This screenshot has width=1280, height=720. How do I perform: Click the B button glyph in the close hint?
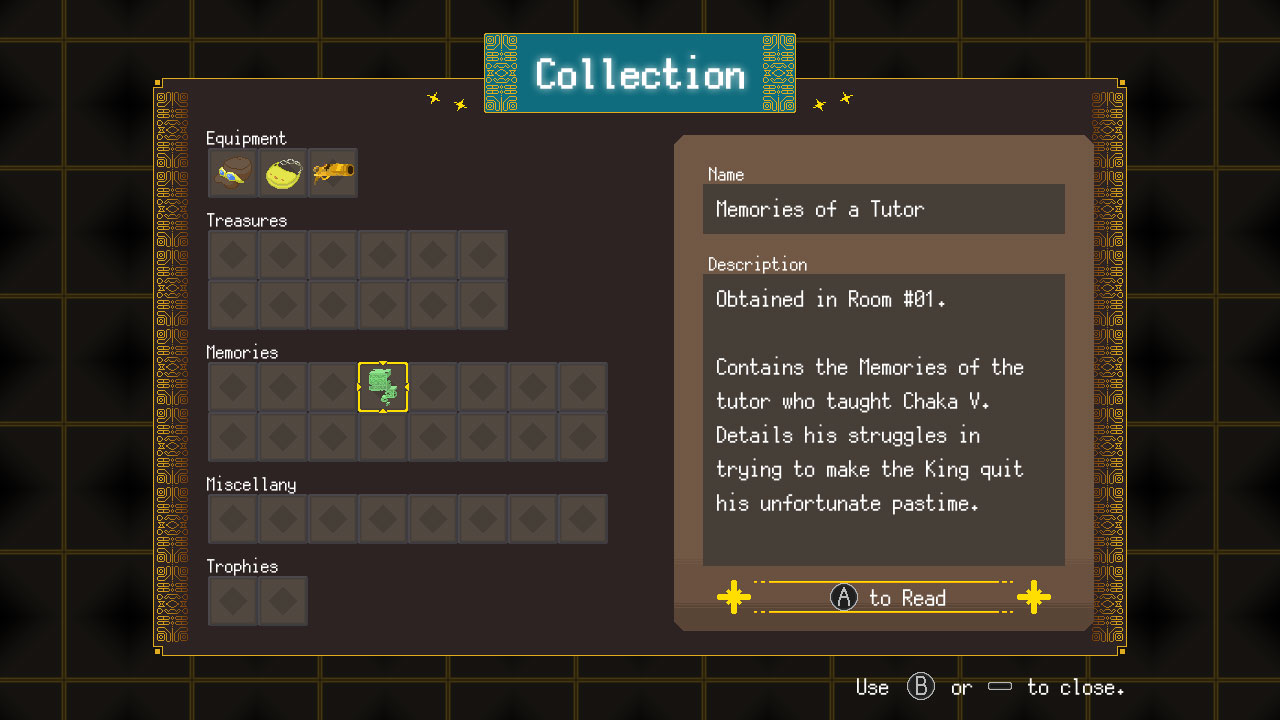[x=921, y=687]
